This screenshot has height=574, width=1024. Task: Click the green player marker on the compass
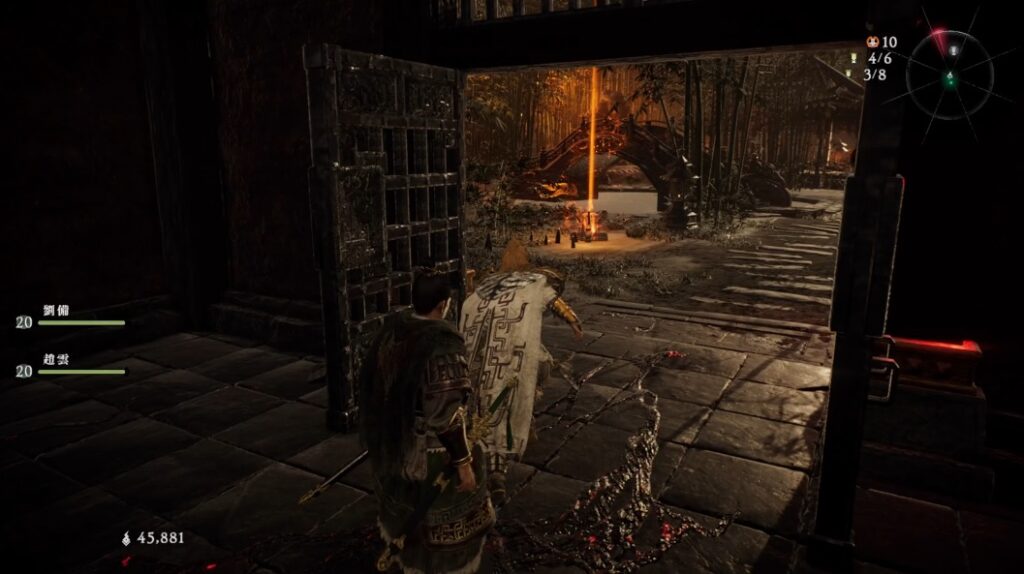pos(950,78)
